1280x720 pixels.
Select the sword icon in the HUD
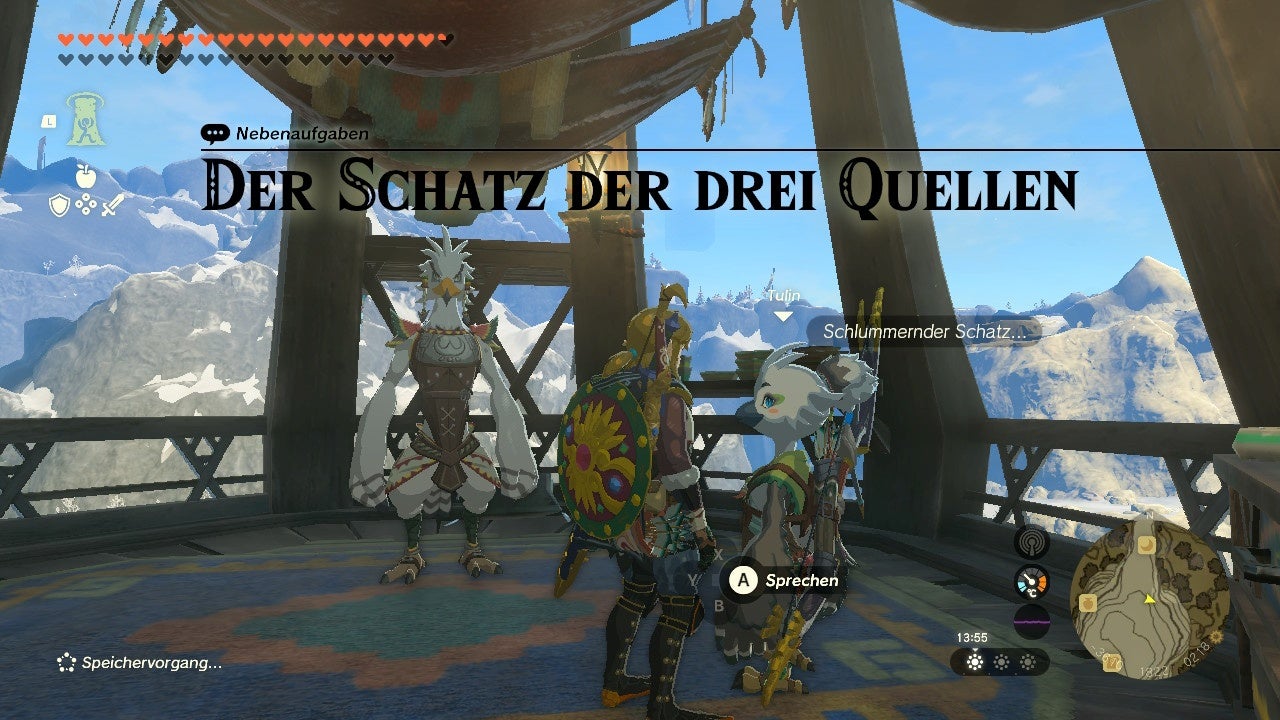click(112, 203)
